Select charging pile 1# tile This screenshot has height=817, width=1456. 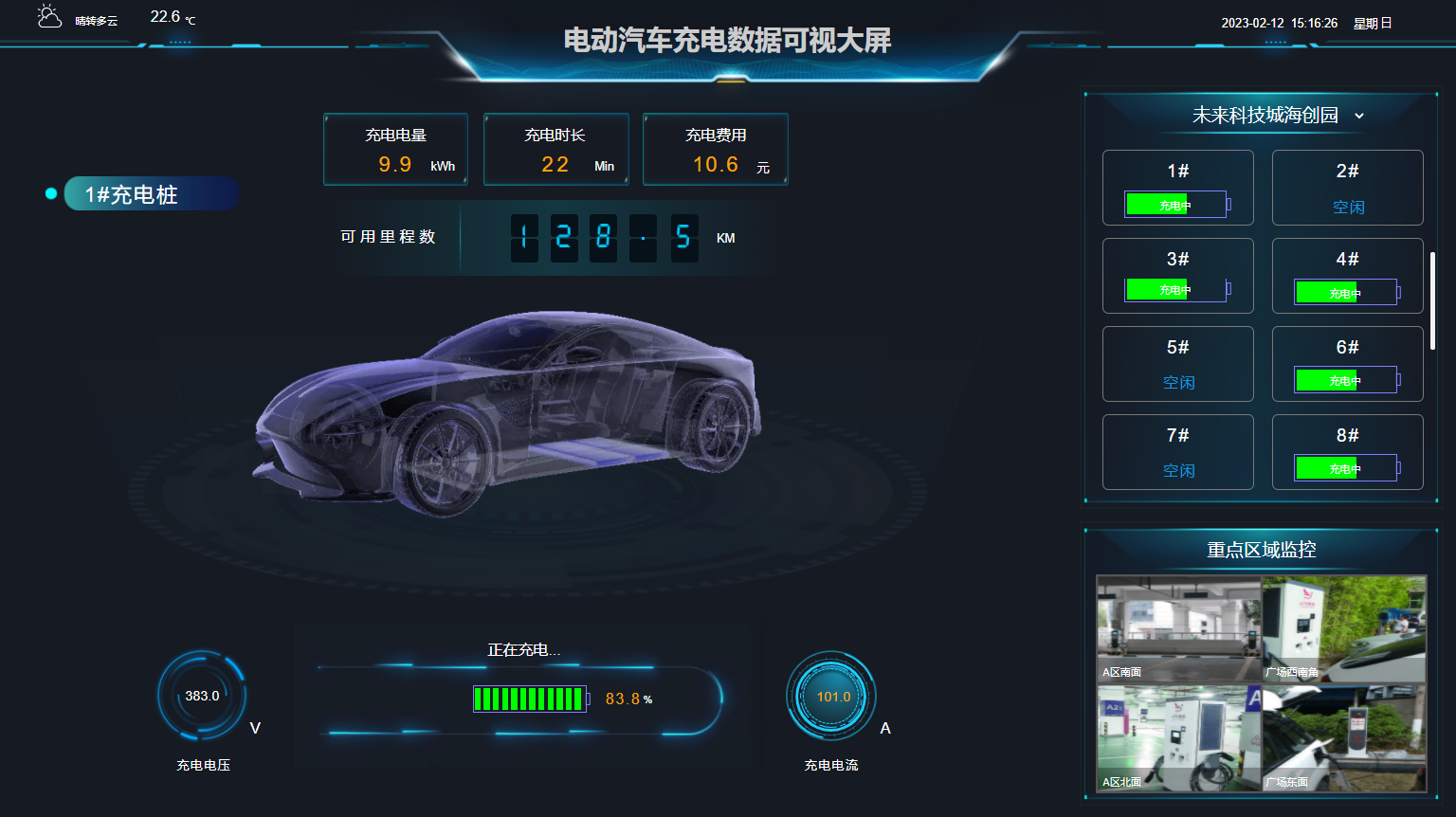[x=1177, y=188]
